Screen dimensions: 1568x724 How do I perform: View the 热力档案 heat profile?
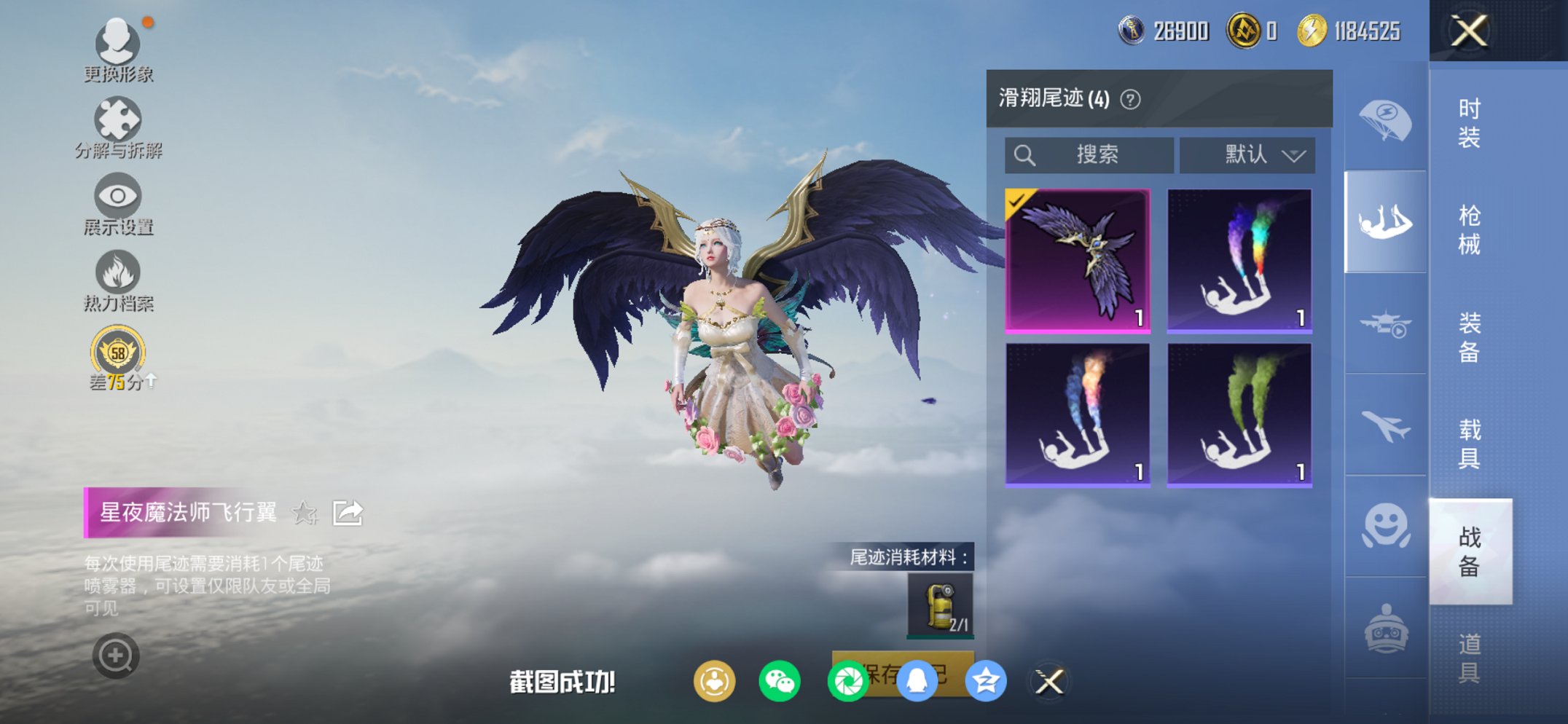pyautogui.click(x=119, y=275)
